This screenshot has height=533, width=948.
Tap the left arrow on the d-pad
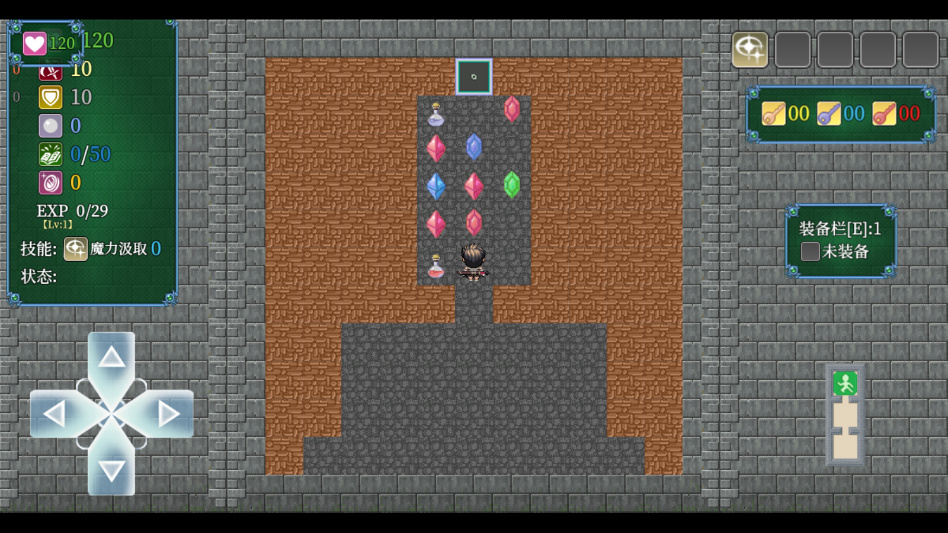point(56,413)
